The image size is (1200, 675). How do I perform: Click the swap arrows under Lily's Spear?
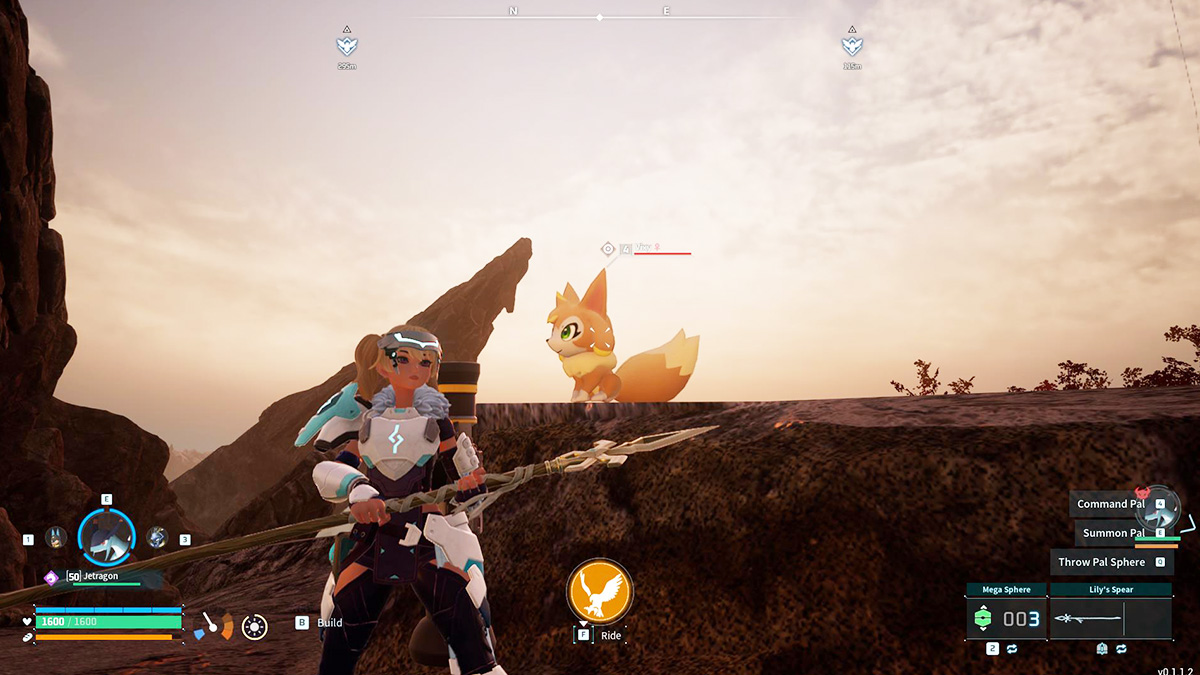pyautogui.click(x=1121, y=649)
